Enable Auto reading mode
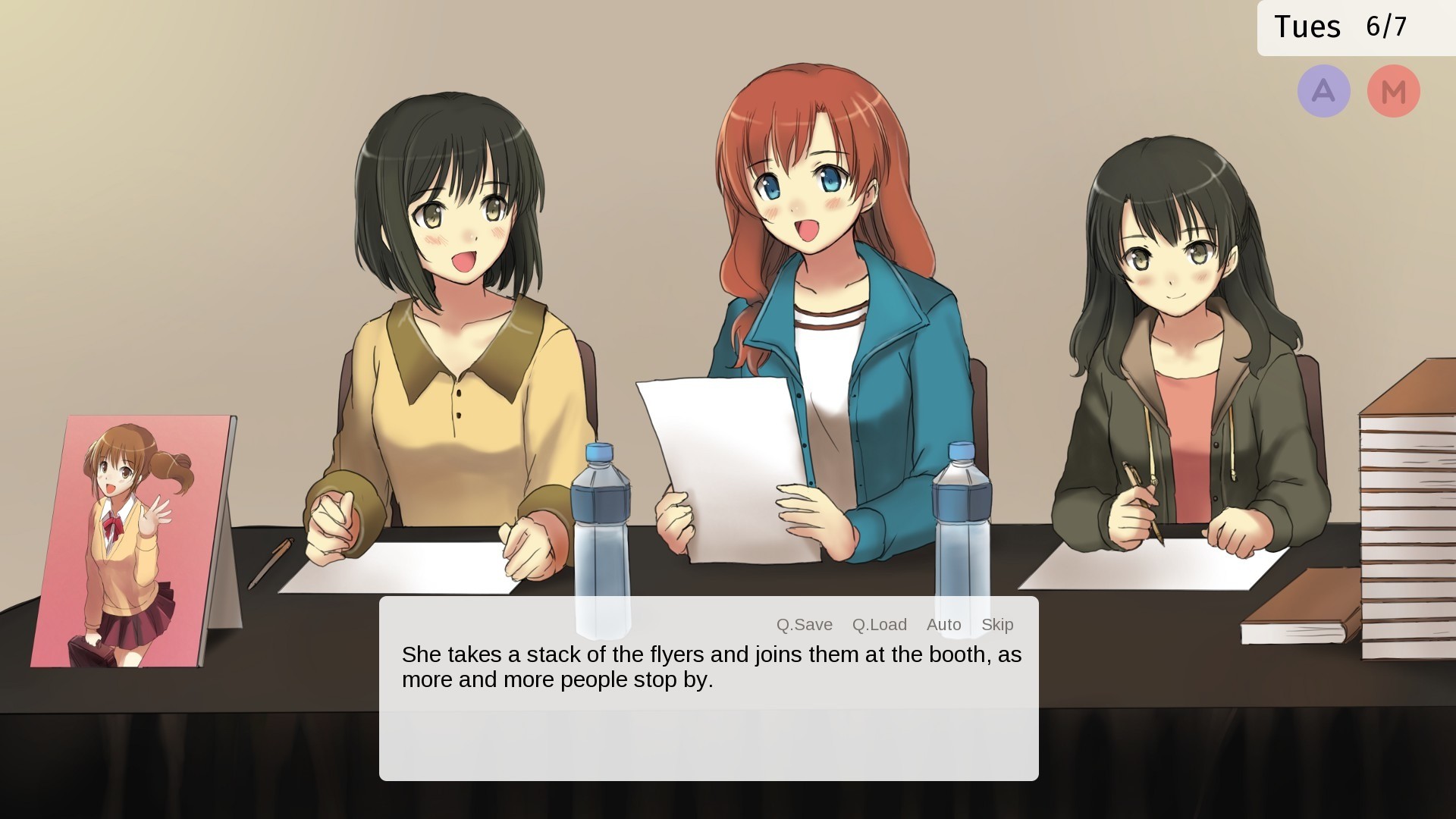The height and width of the screenshot is (819, 1456). pyautogui.click(x=943, y=624)
